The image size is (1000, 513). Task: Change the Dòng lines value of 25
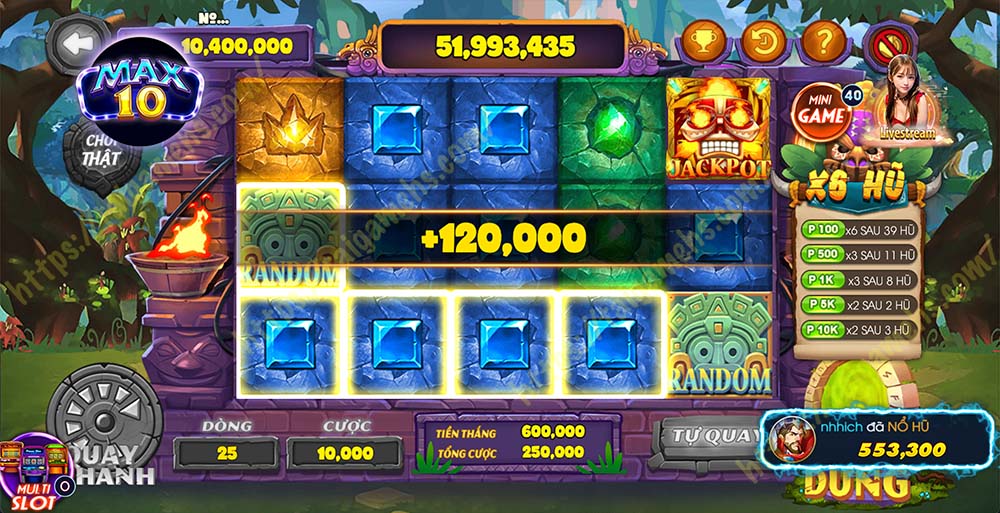[x=226, y=453]
